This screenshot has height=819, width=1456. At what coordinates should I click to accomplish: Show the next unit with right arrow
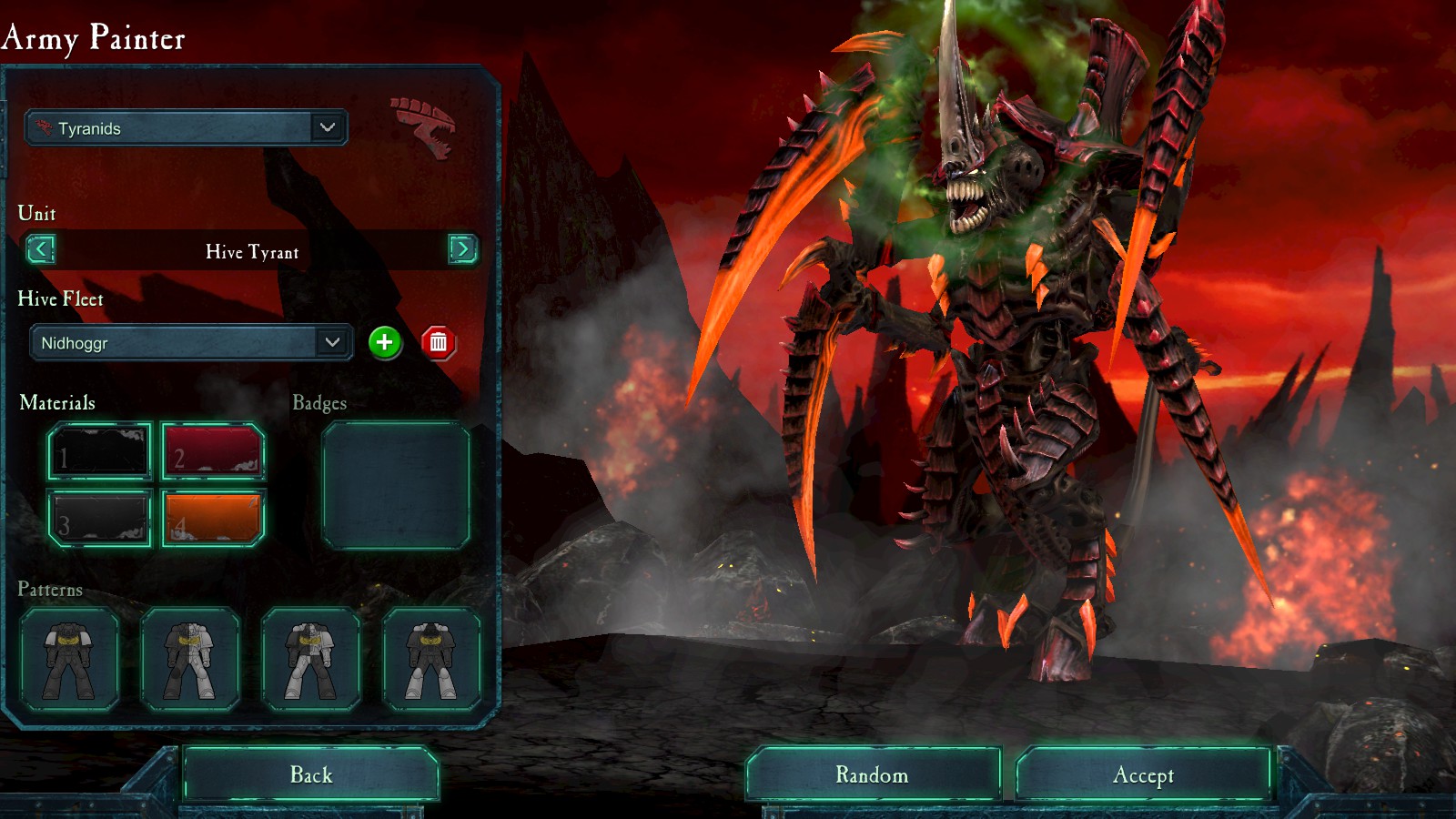click(462, 249)
